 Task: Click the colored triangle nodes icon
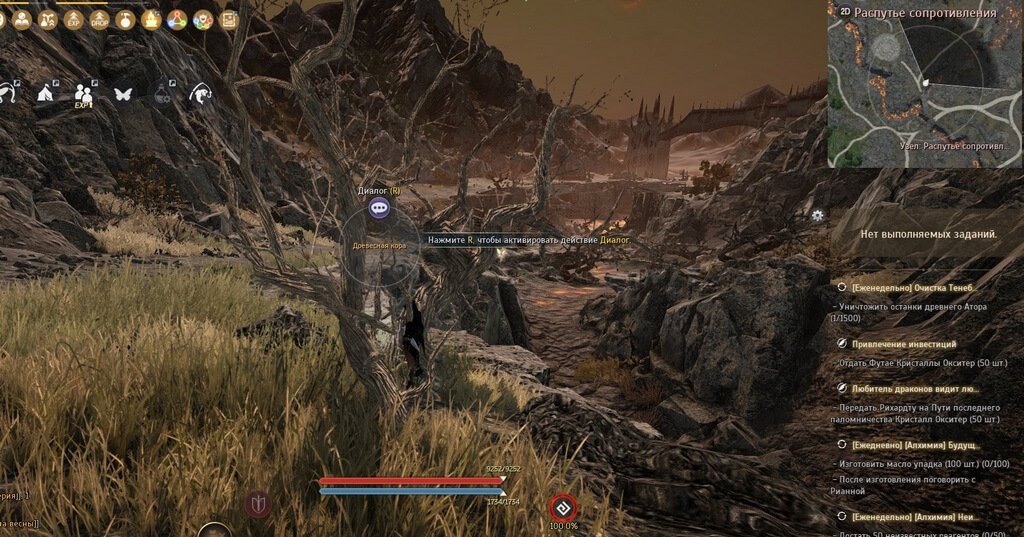(x=177, y=19)
